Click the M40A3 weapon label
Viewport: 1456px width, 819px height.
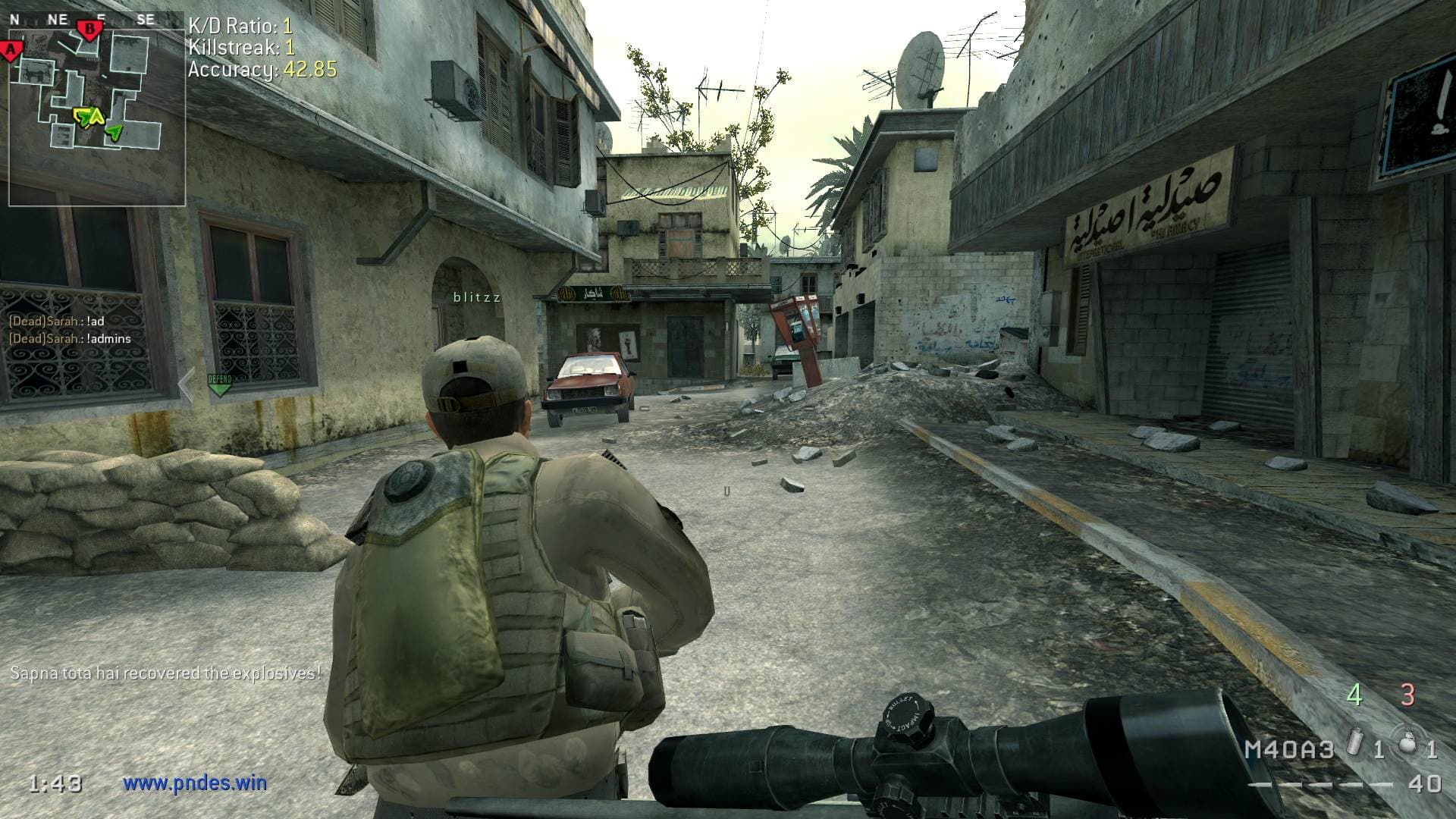coord(1288,750)
